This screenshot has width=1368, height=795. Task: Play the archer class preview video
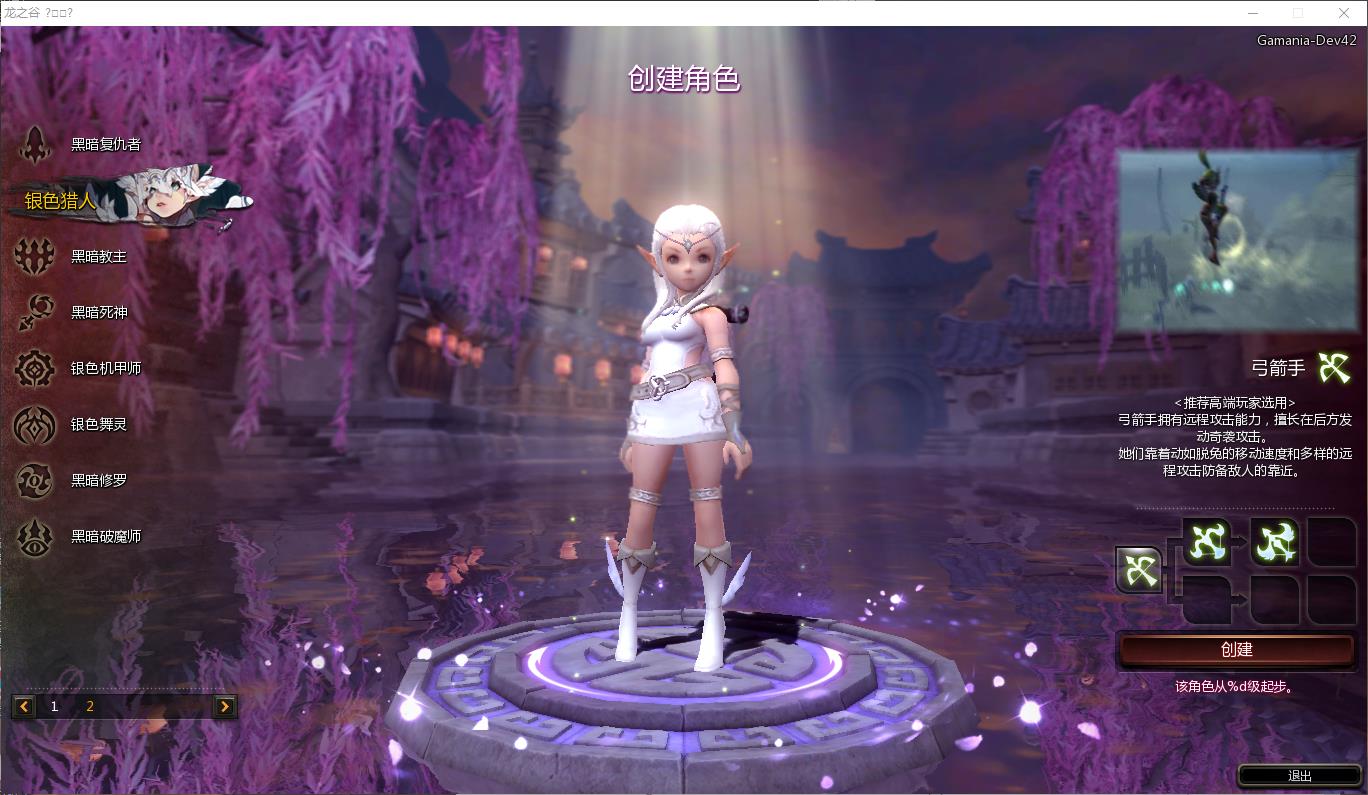coord(1236,240)
